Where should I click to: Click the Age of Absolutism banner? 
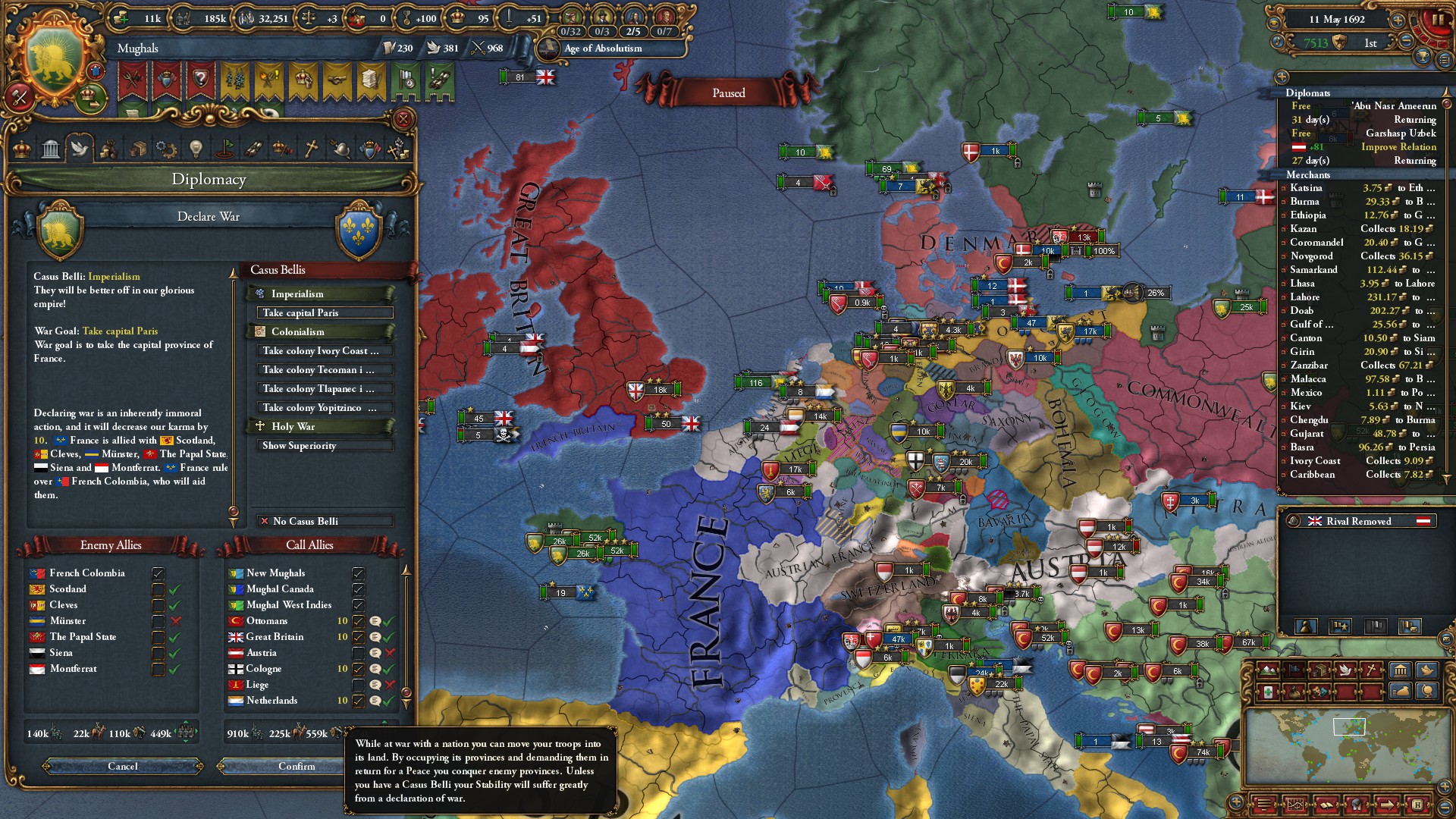[603, 49]
